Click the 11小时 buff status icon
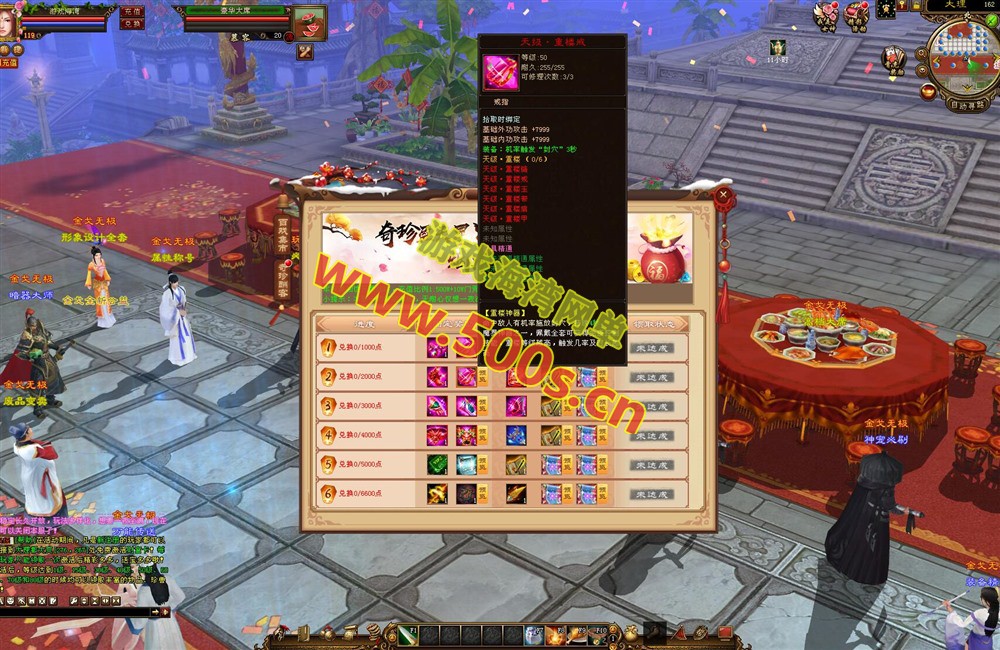 (778, 47)
